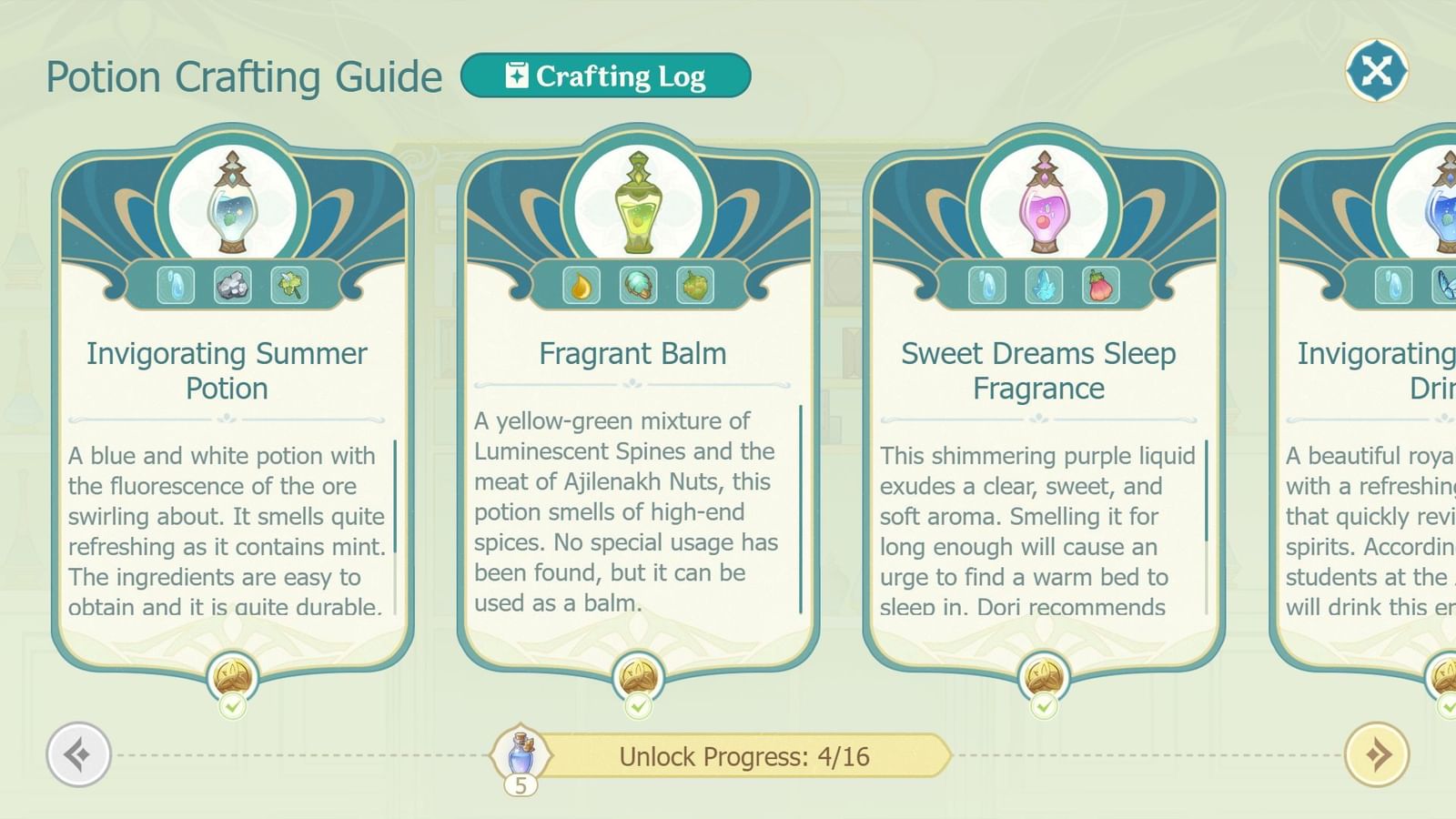This screenshot has height=819, width=1456.
Task: Toggle the checkmark under Invigorating Summer Potion
Action: [x=235, y=705]
